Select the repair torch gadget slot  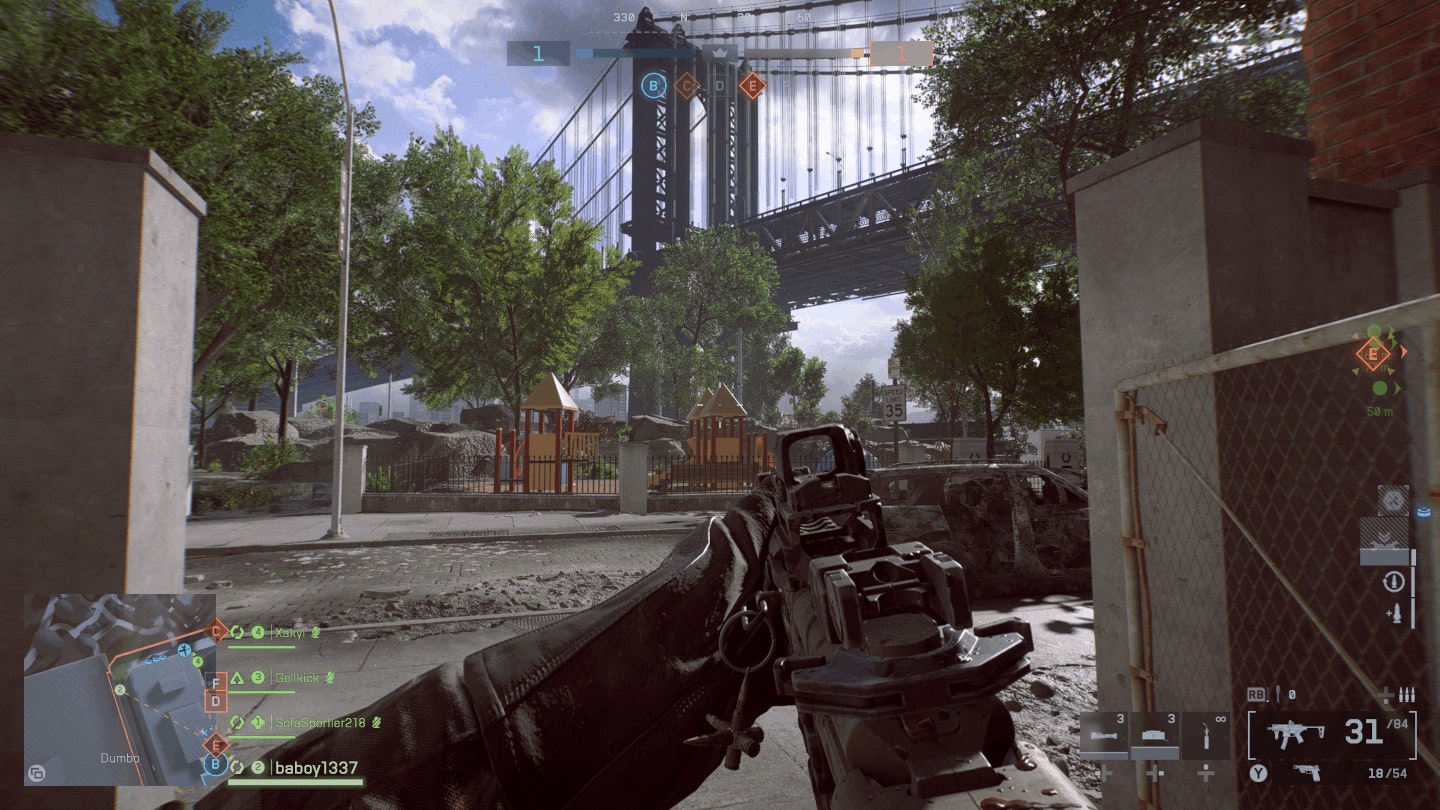pos(1206,735)
